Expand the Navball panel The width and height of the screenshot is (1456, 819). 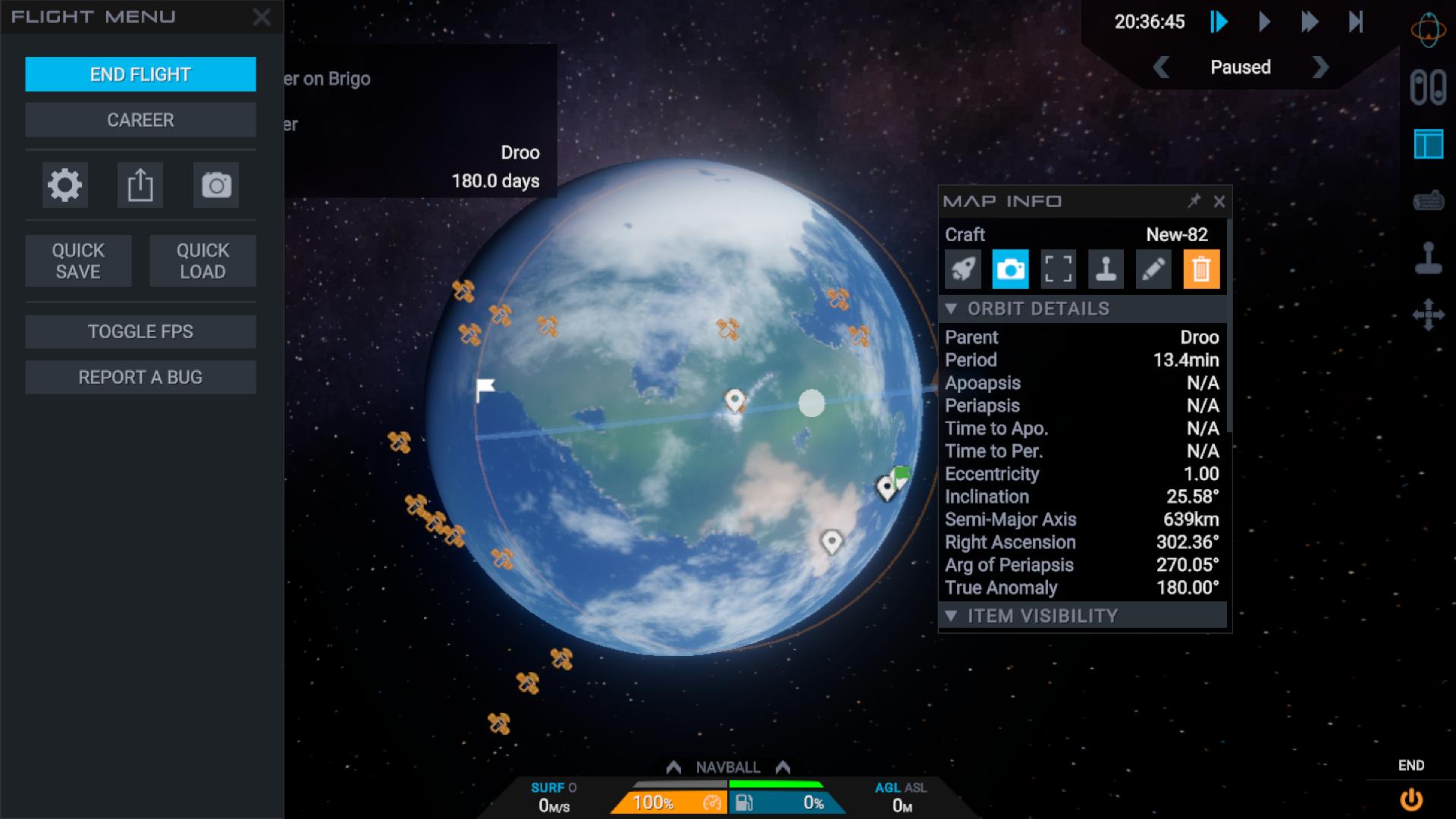pyautogui.click(x=727, y=767)
